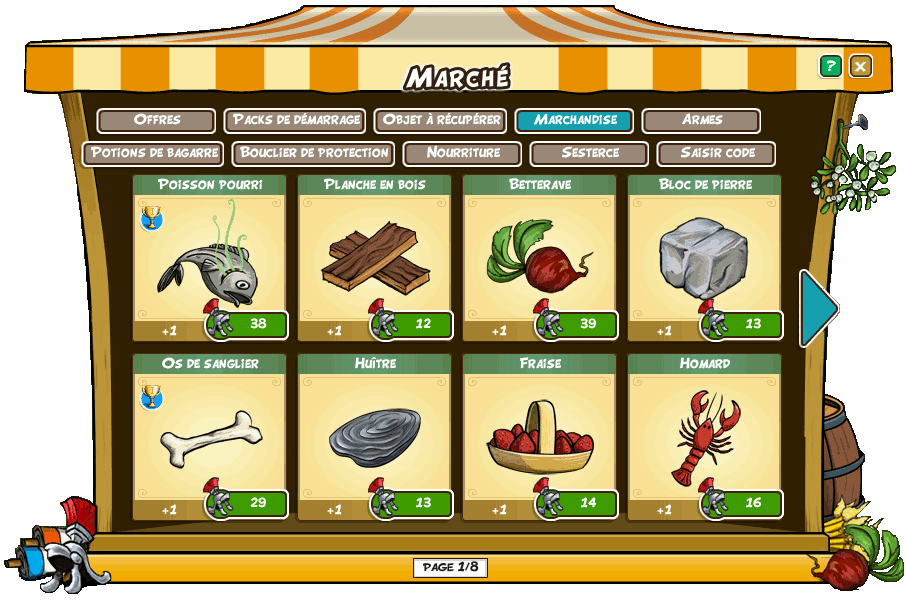
Task: Buy Poisson pourri for 38
Action: 250,325
